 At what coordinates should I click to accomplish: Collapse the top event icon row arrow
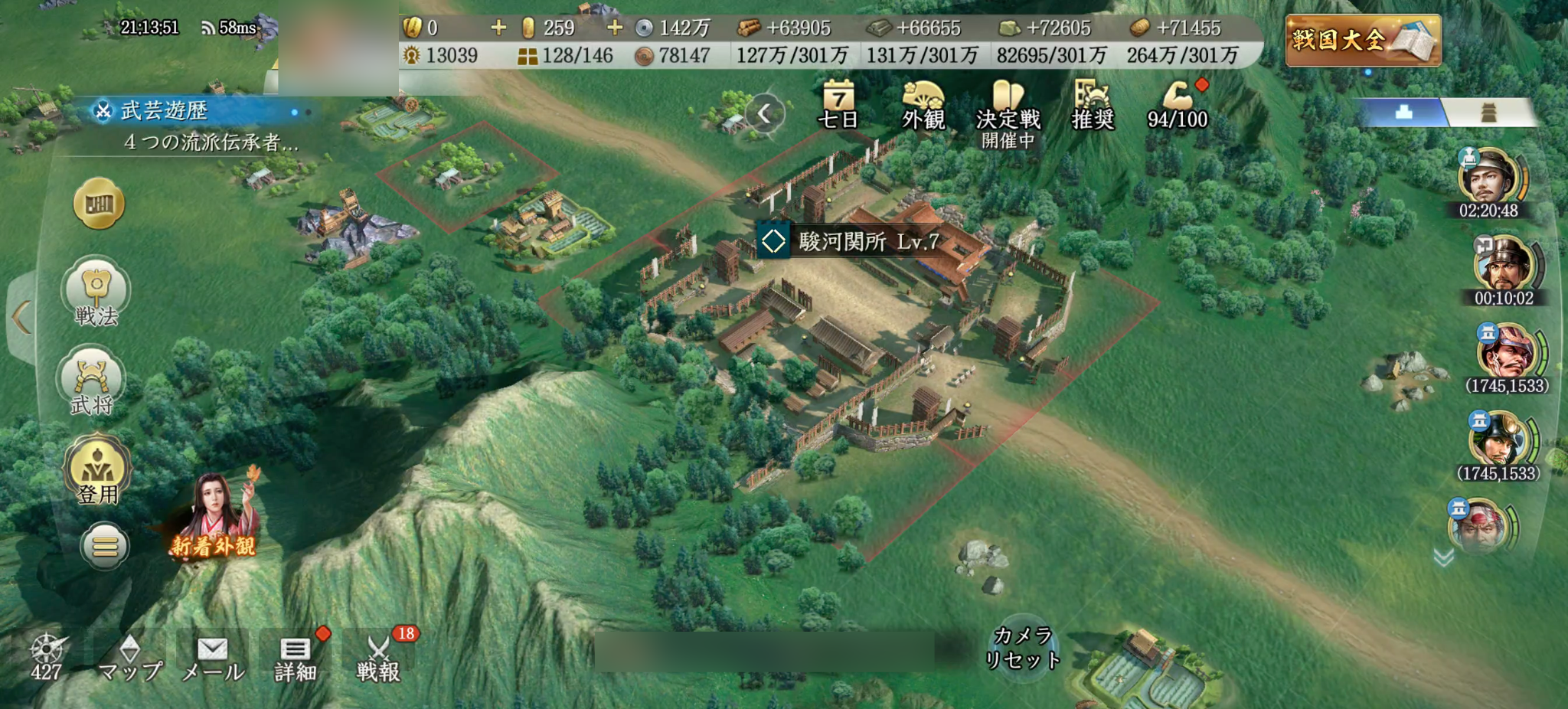coord(764,114)
